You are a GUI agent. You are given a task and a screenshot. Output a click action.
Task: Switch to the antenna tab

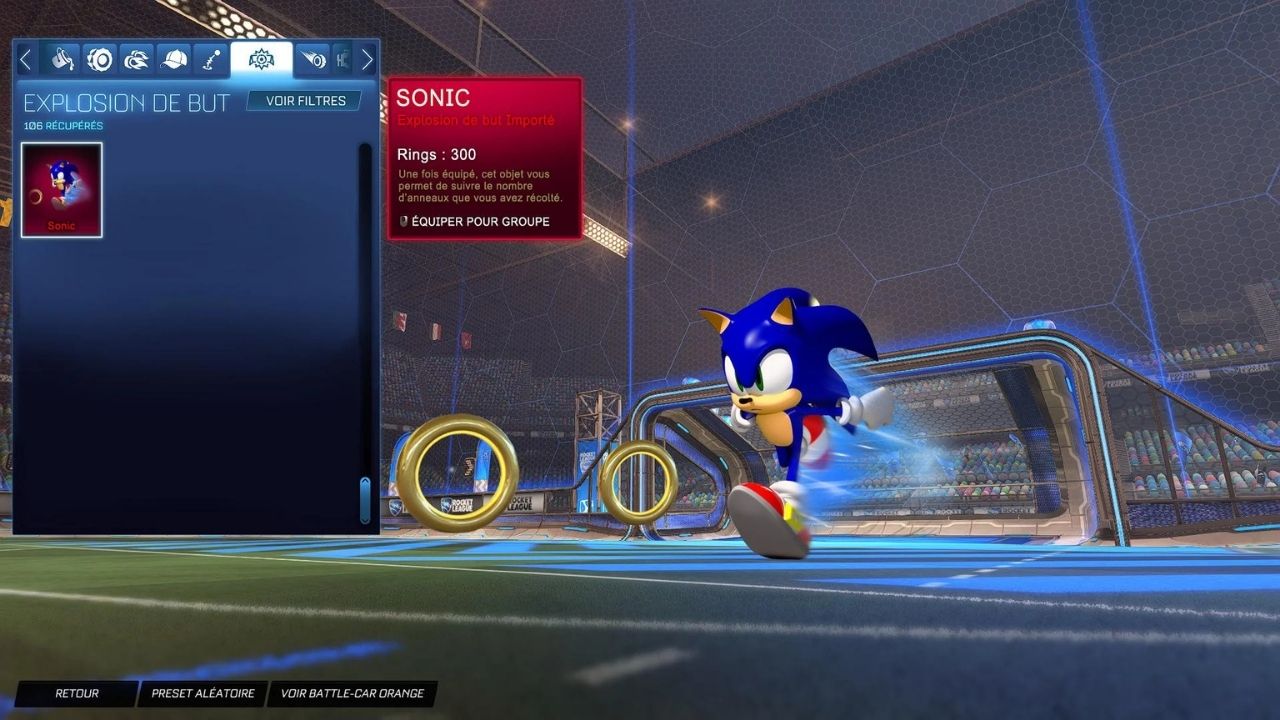pyautogui.click(x=211, y=60)
